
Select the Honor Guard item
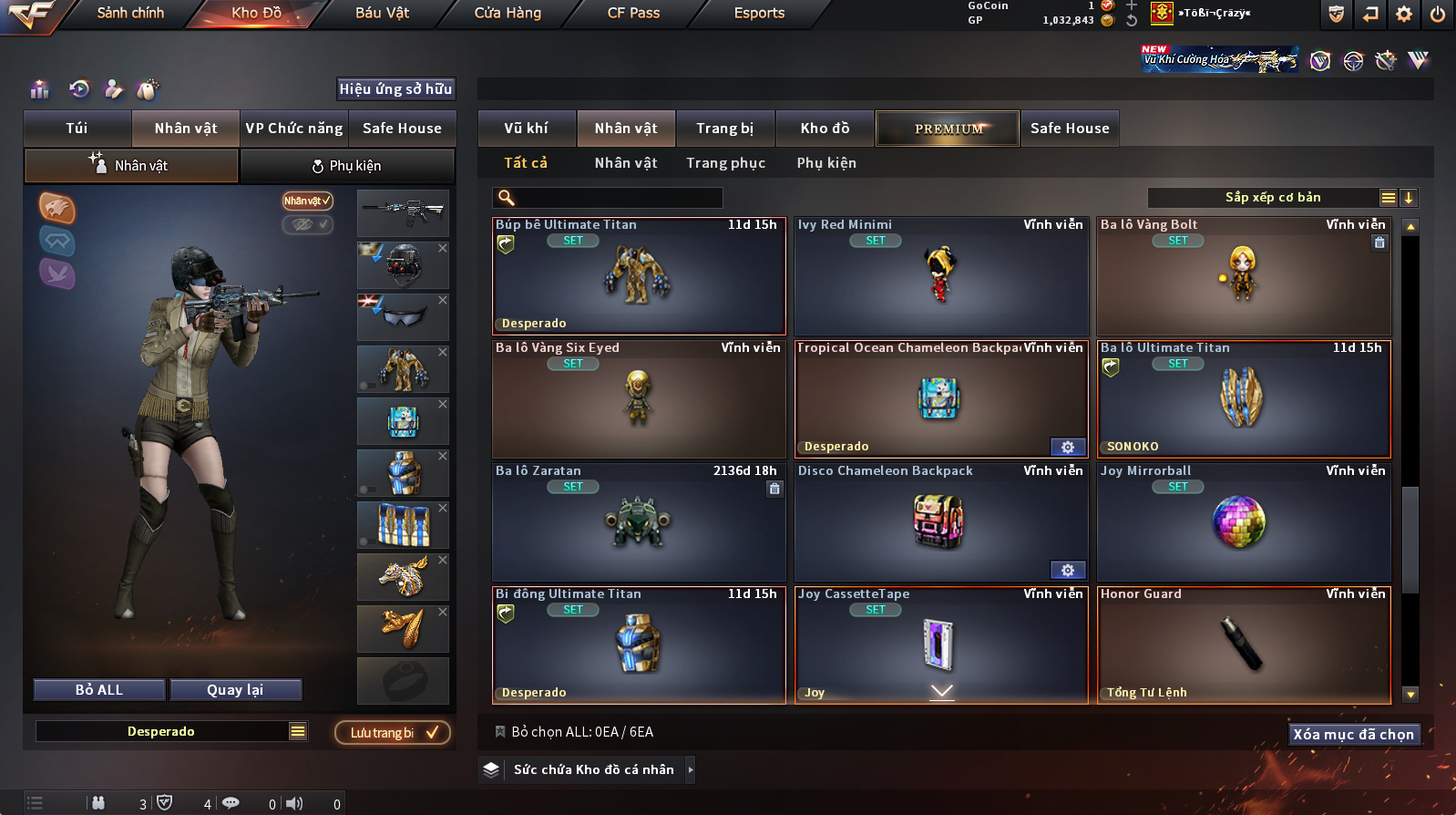click(x=1244, y=645)
